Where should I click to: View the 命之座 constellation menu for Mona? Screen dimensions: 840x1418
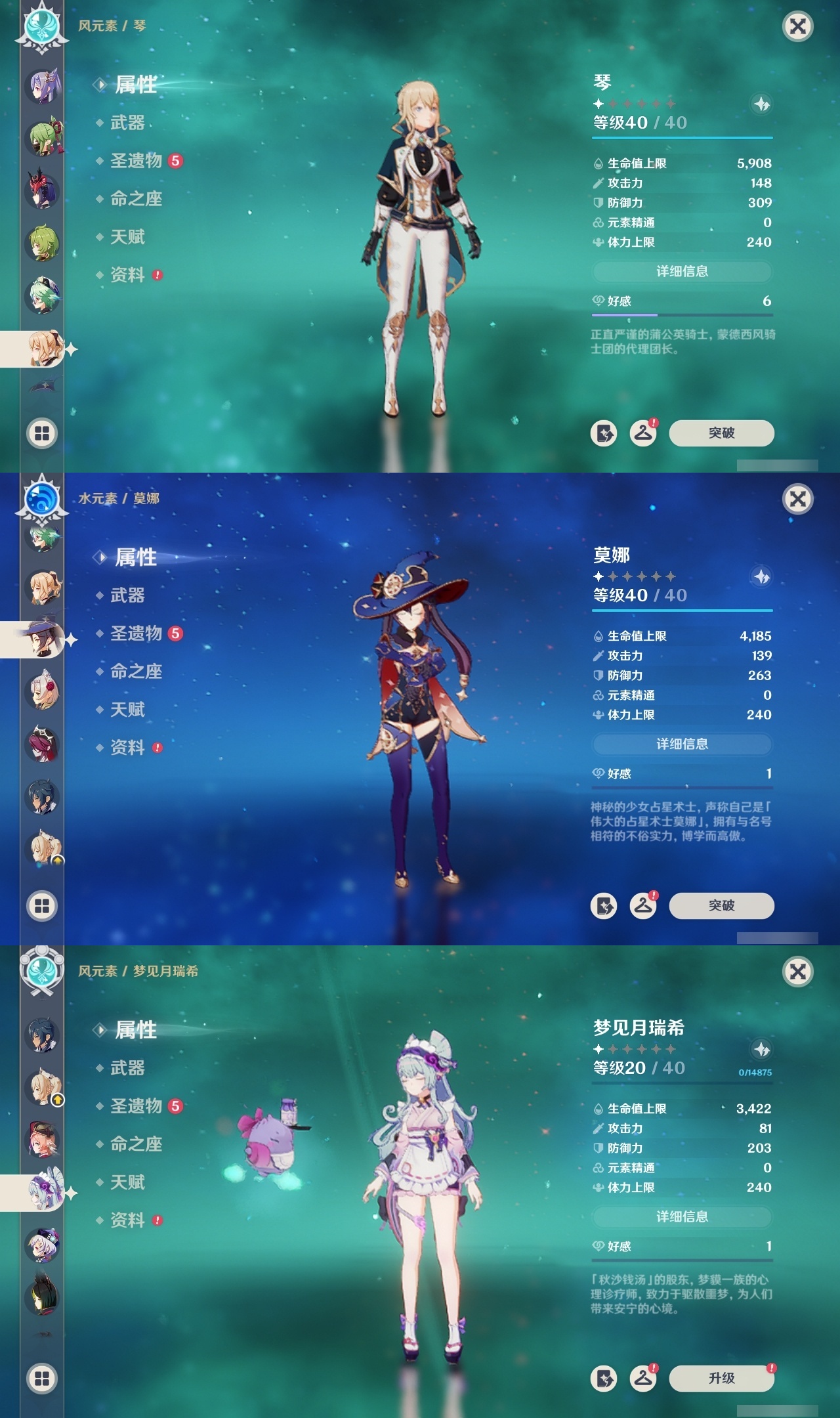tap(138, 671)
